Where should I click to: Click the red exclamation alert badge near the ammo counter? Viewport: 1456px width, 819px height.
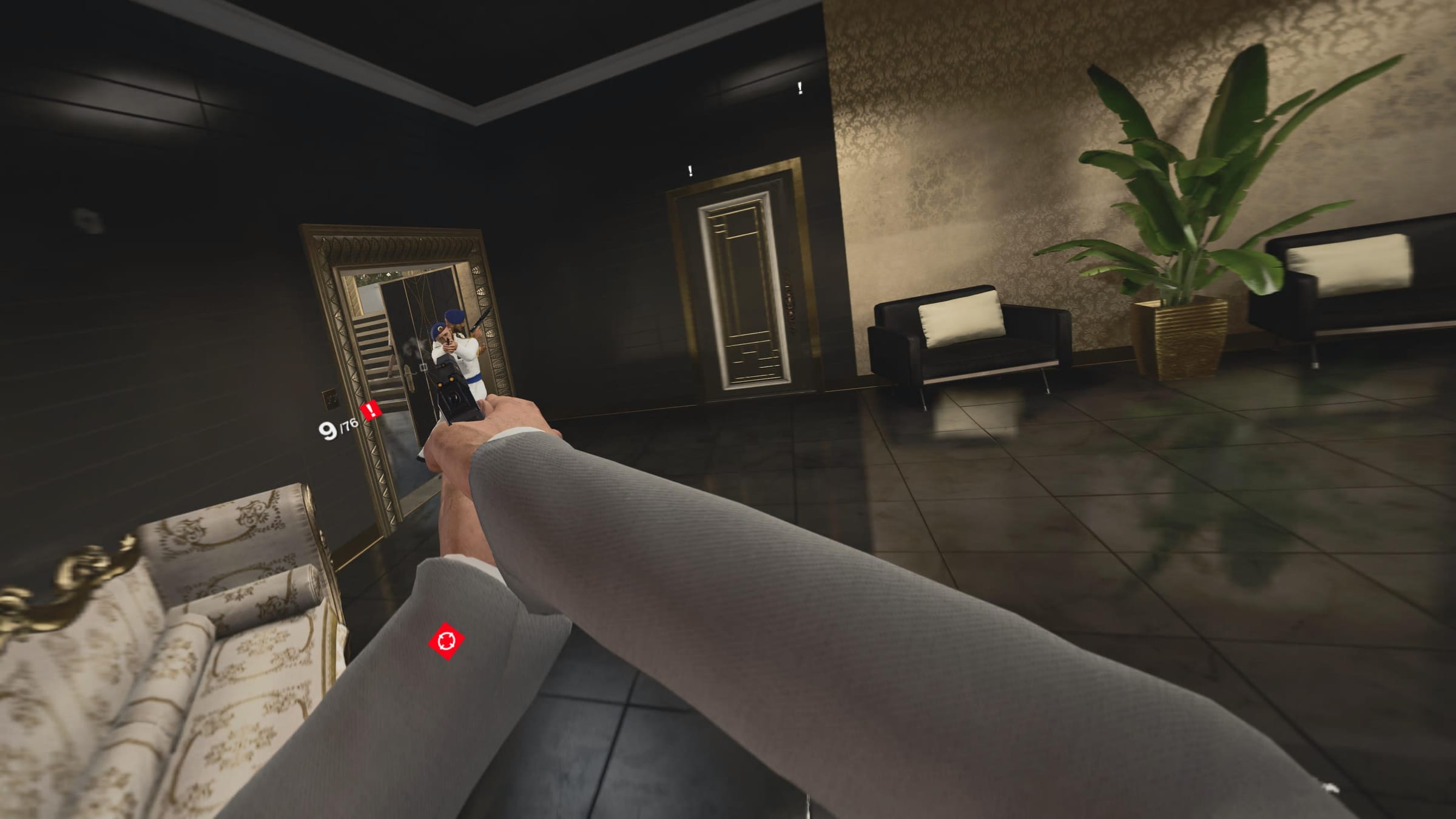point(369,410)
